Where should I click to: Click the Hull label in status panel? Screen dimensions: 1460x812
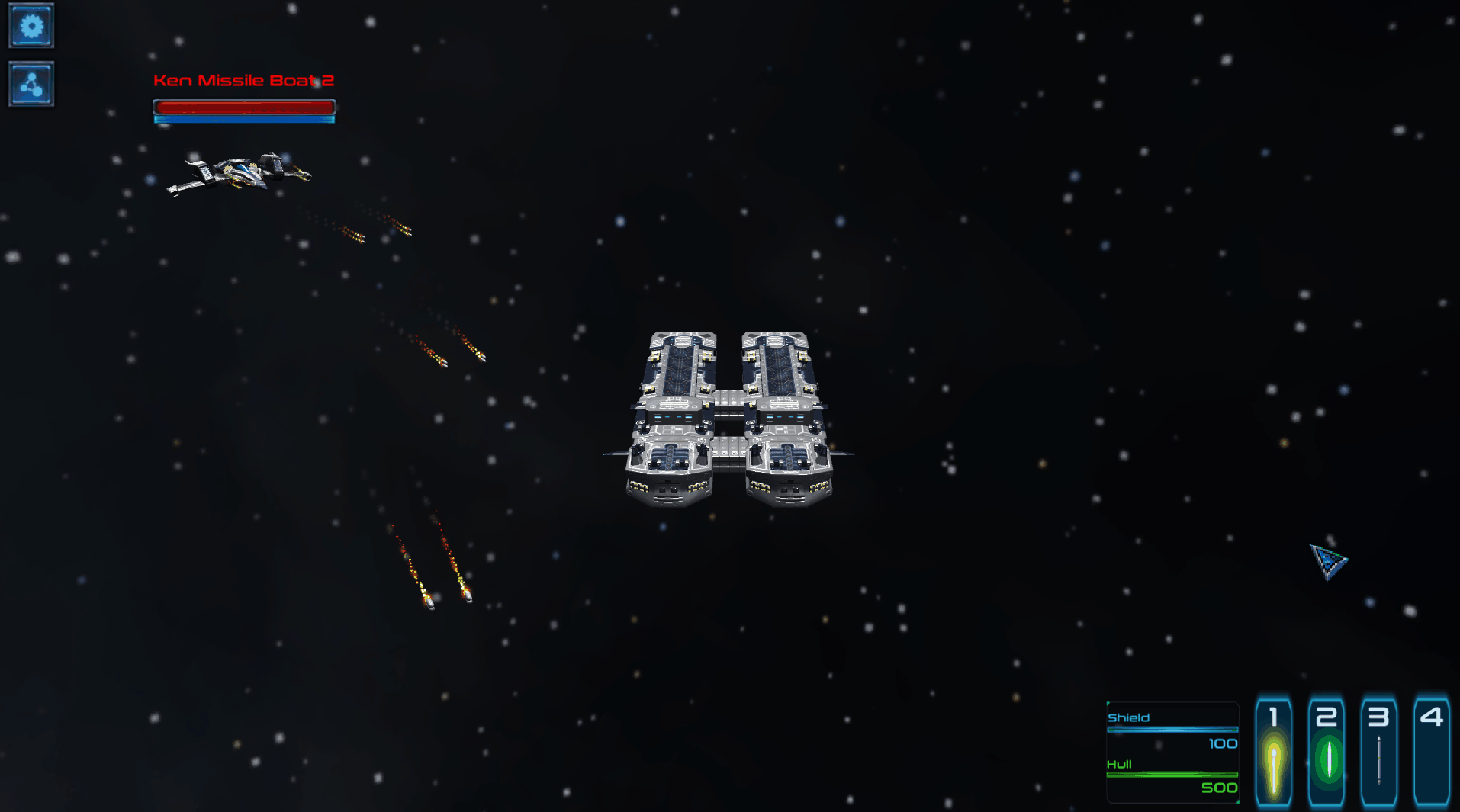click(1118, 762)
